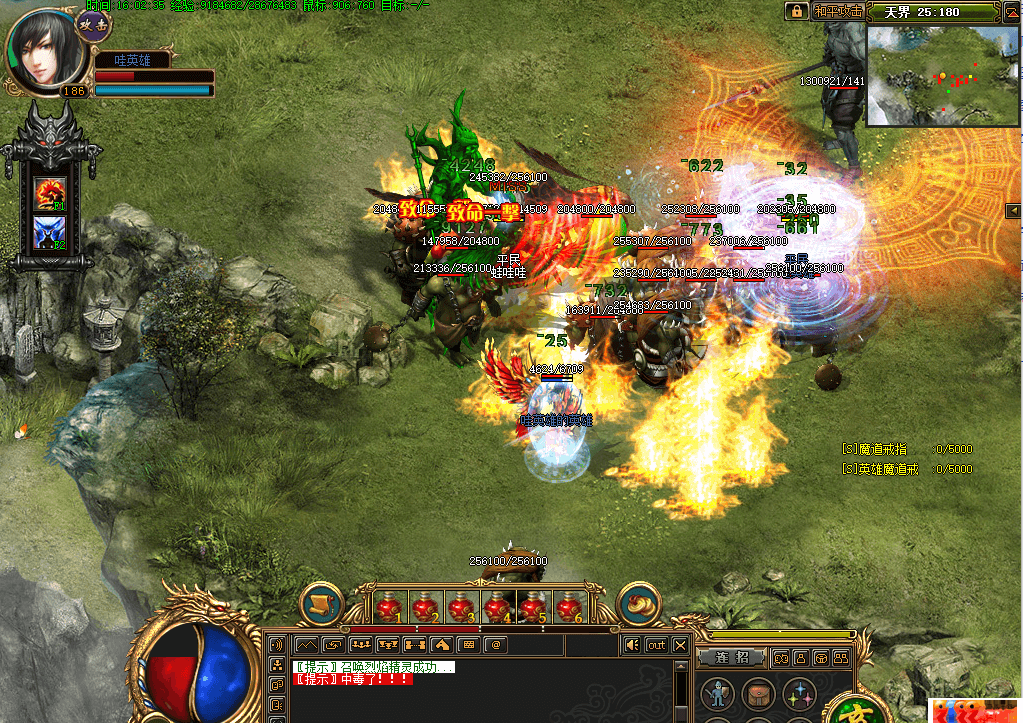Open the bag inventory round icon
The image size is (1023, 723).
tap(757, 694)
